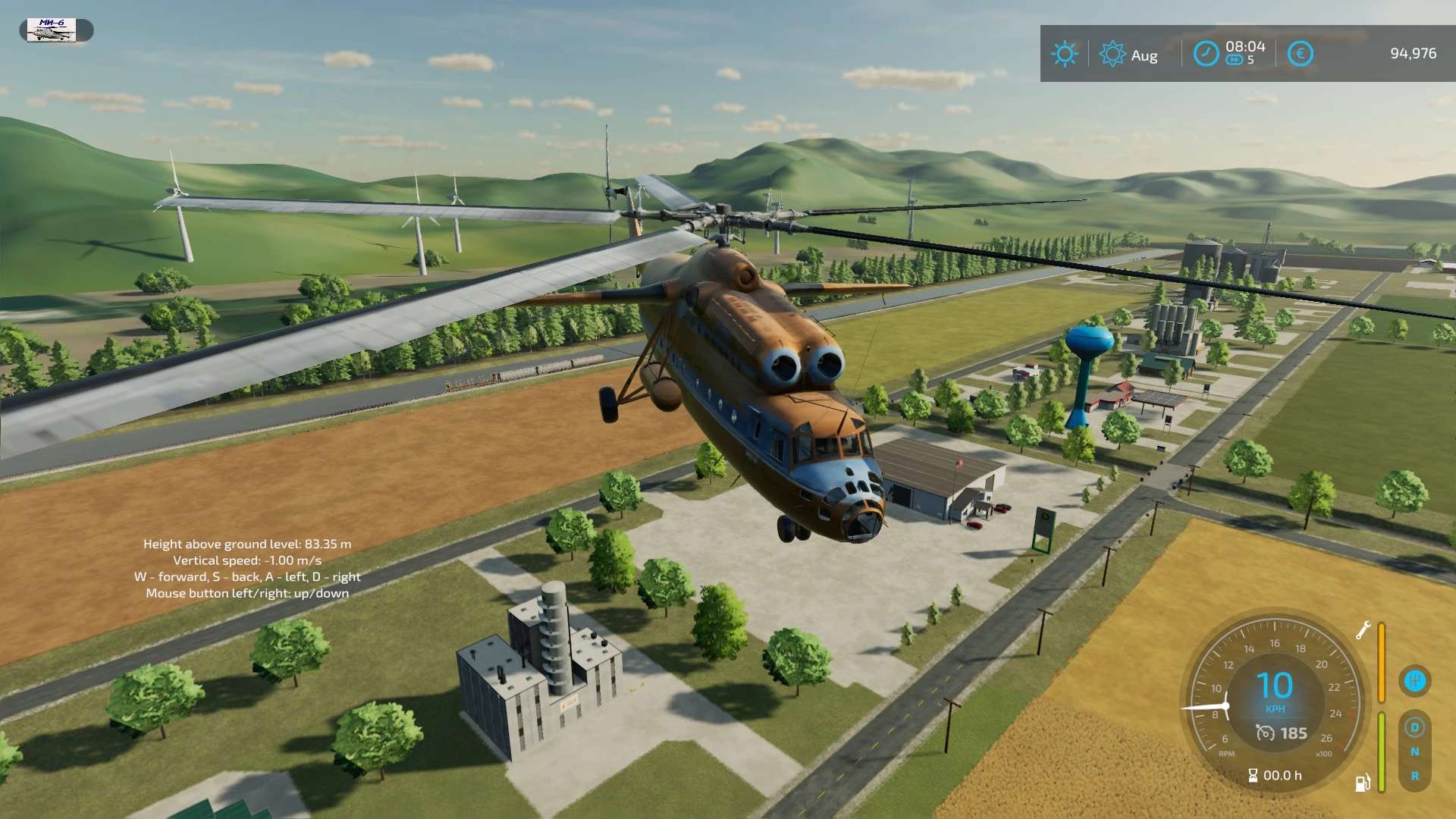Click the red R reverse gear letter
The width and height of the screenshot is (1456, 819).
click(1414, 776)
